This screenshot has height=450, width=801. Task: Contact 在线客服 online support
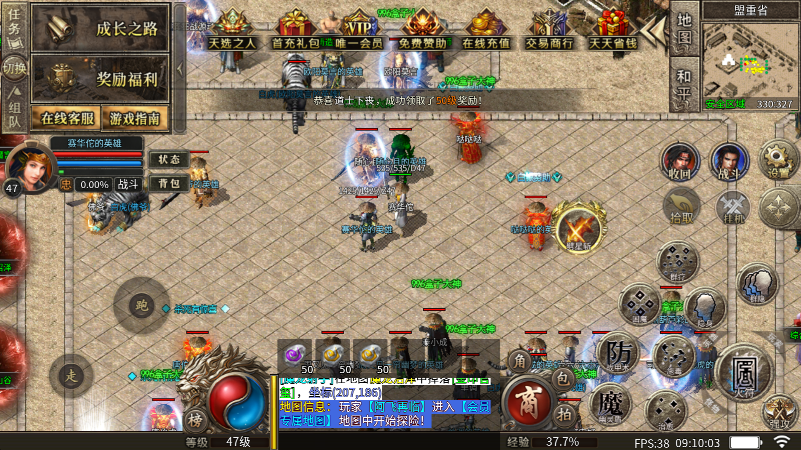[x=66, y=118]
